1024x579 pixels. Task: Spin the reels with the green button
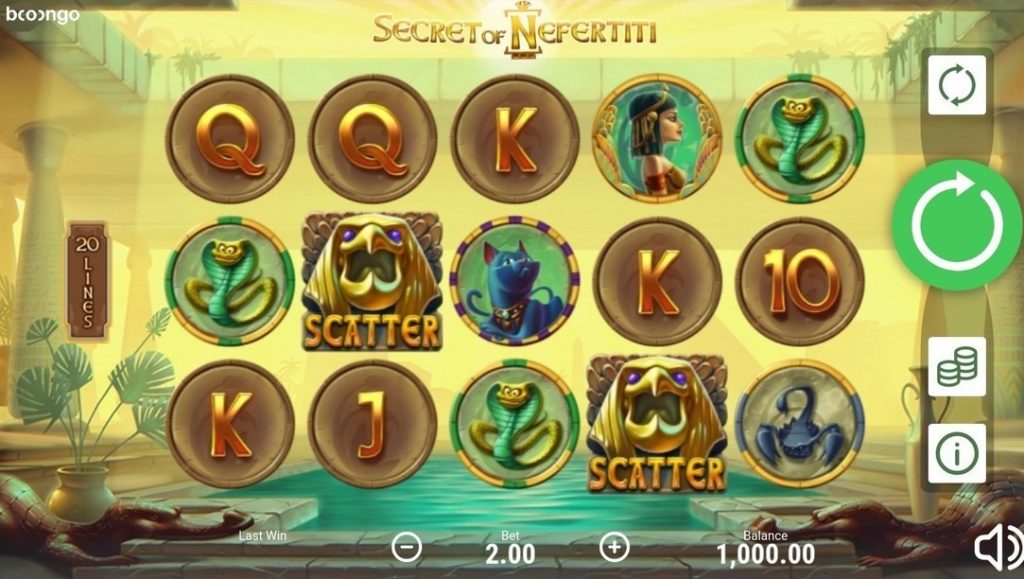pos(956,225)
